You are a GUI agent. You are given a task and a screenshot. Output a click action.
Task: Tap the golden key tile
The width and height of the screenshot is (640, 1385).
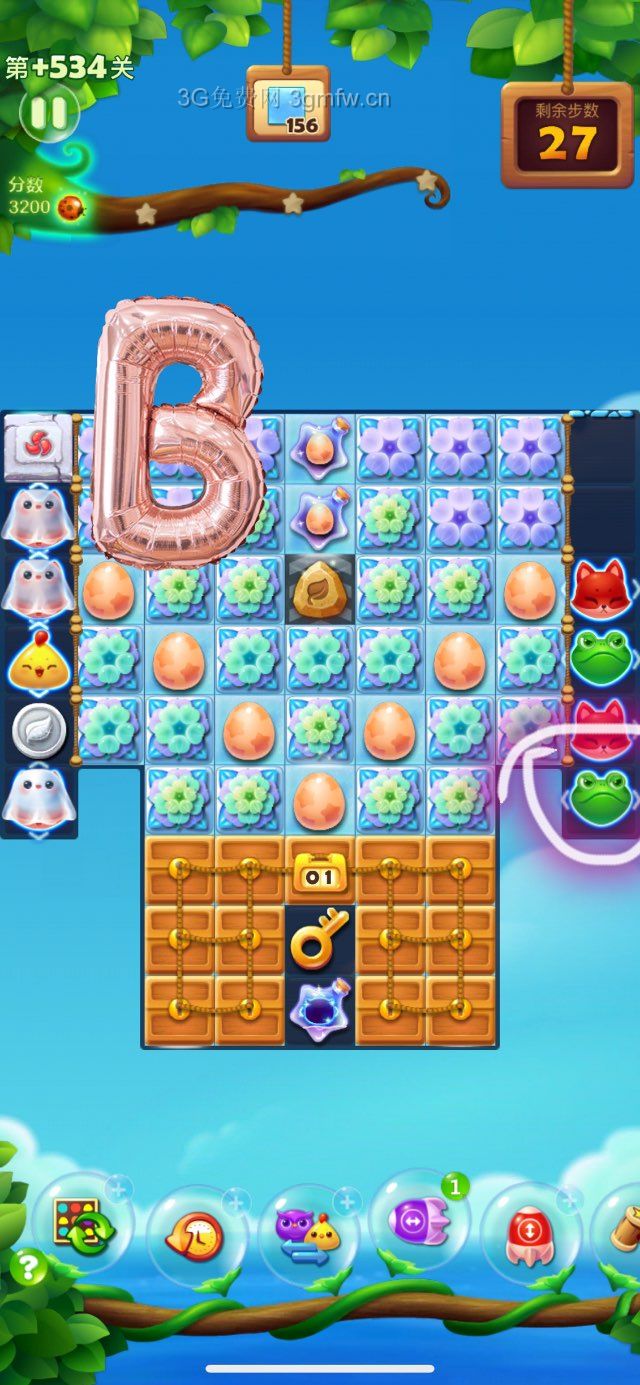pos(319,939)
